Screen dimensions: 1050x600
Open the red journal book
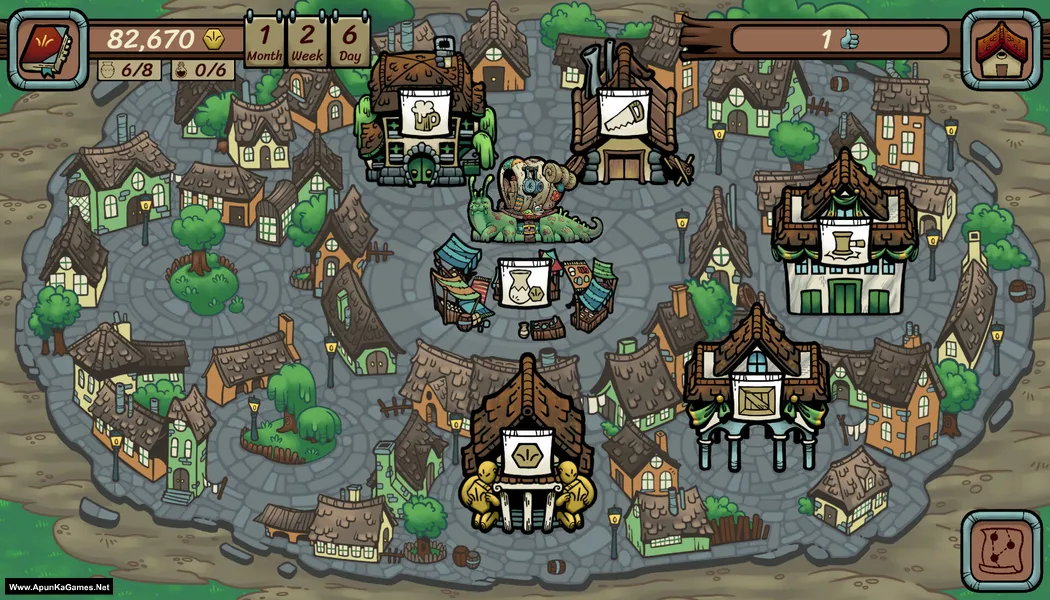point(47,49)
